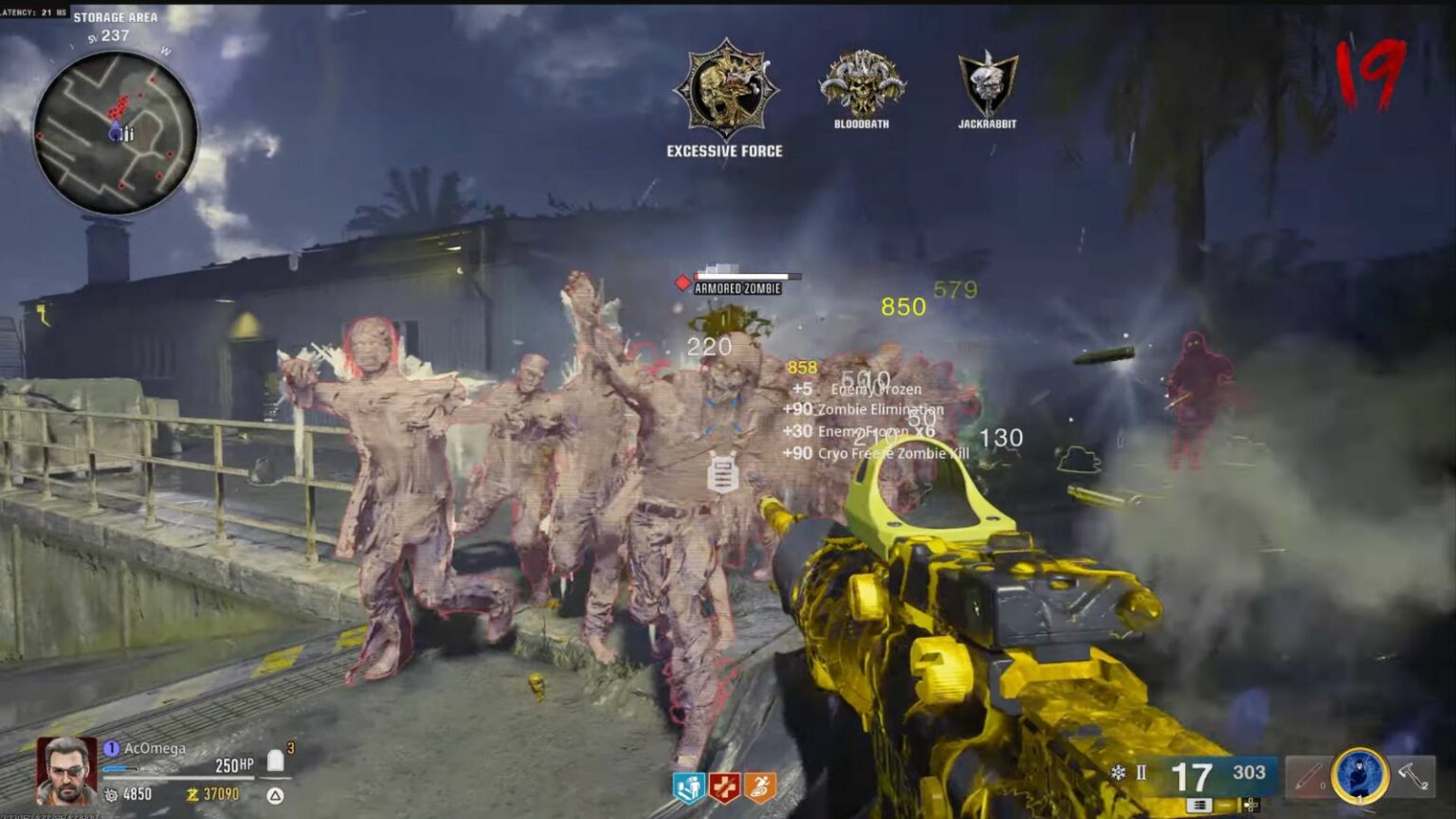Select the Quick Revive perk icon
The width and height of the screenshot is (1456, 819).
click(x=687, y=789)
